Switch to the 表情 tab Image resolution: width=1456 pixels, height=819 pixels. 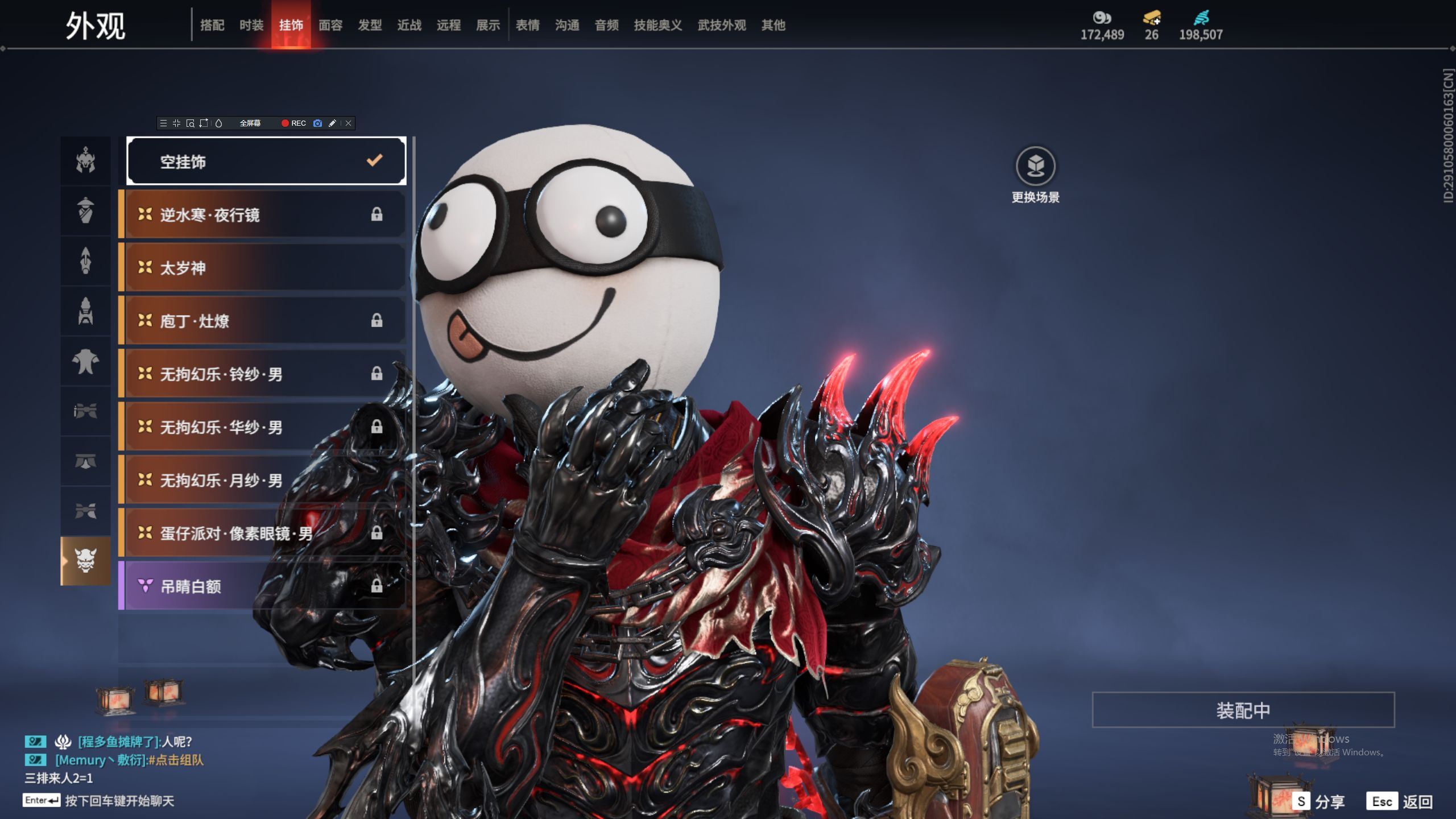coord(527,25)
